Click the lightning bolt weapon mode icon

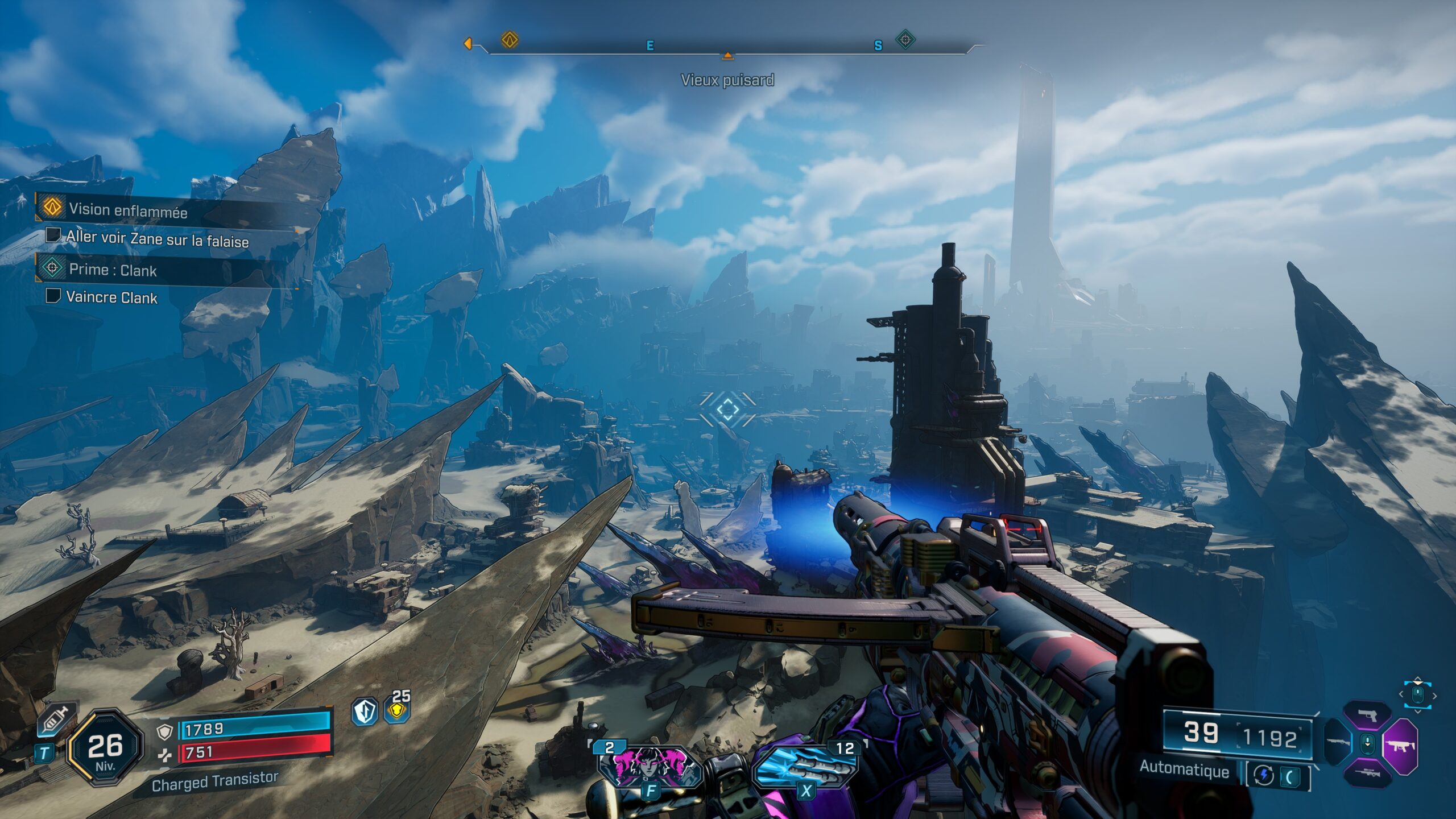1264,776
